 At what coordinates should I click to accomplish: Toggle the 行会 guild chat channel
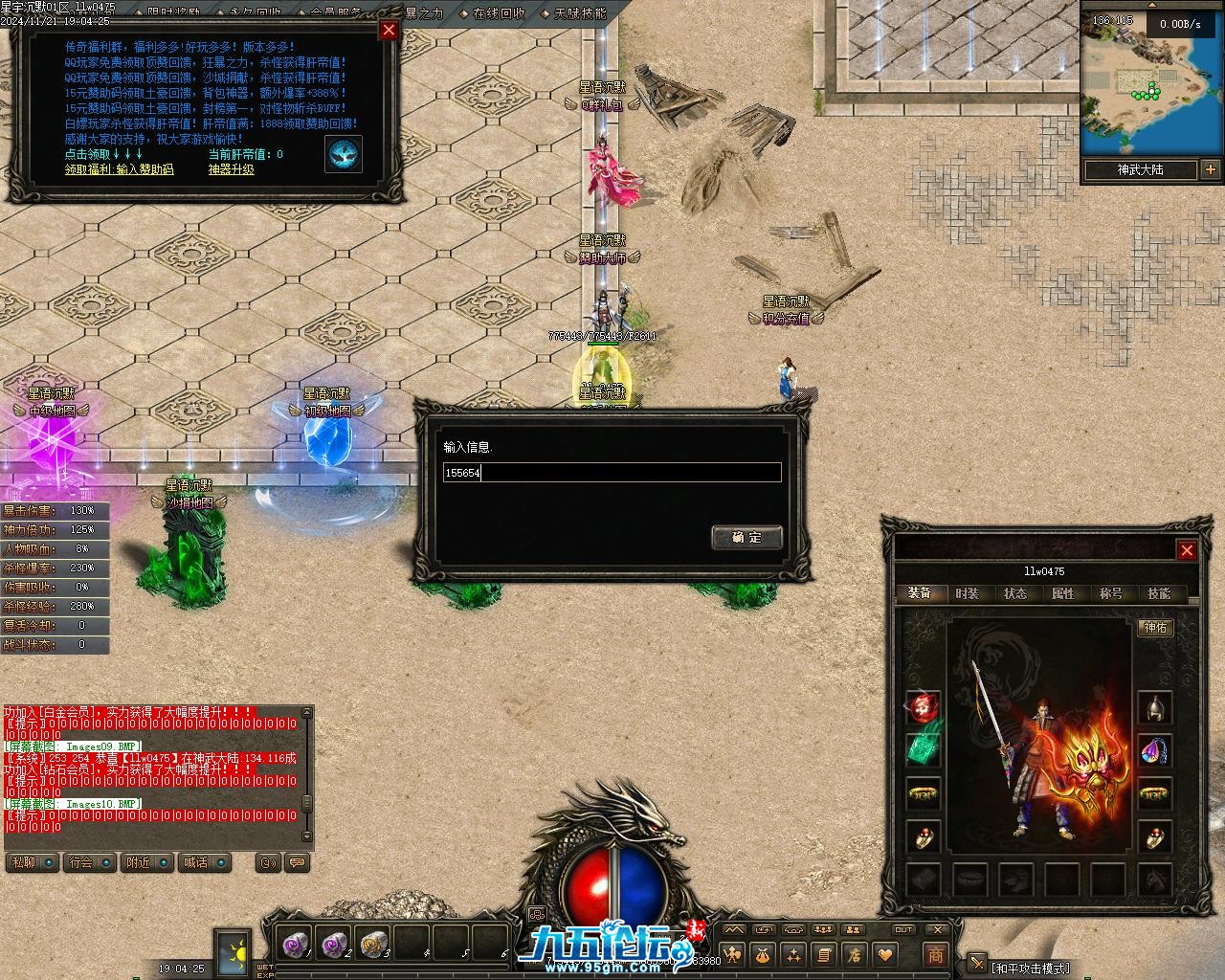(x=83, y=862)
